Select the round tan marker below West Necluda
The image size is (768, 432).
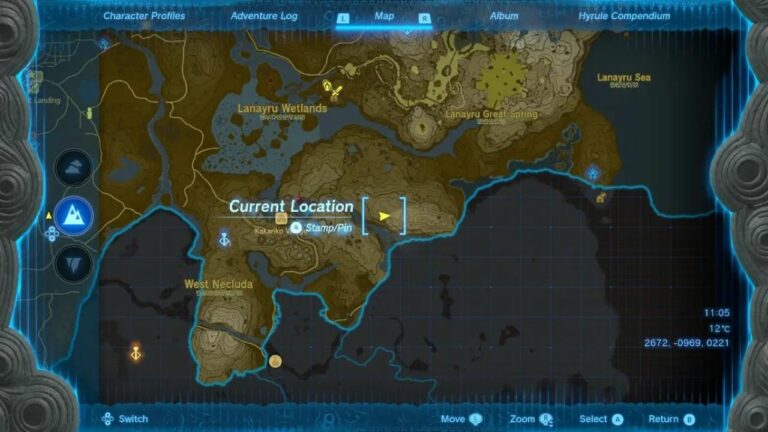(275, 361)
